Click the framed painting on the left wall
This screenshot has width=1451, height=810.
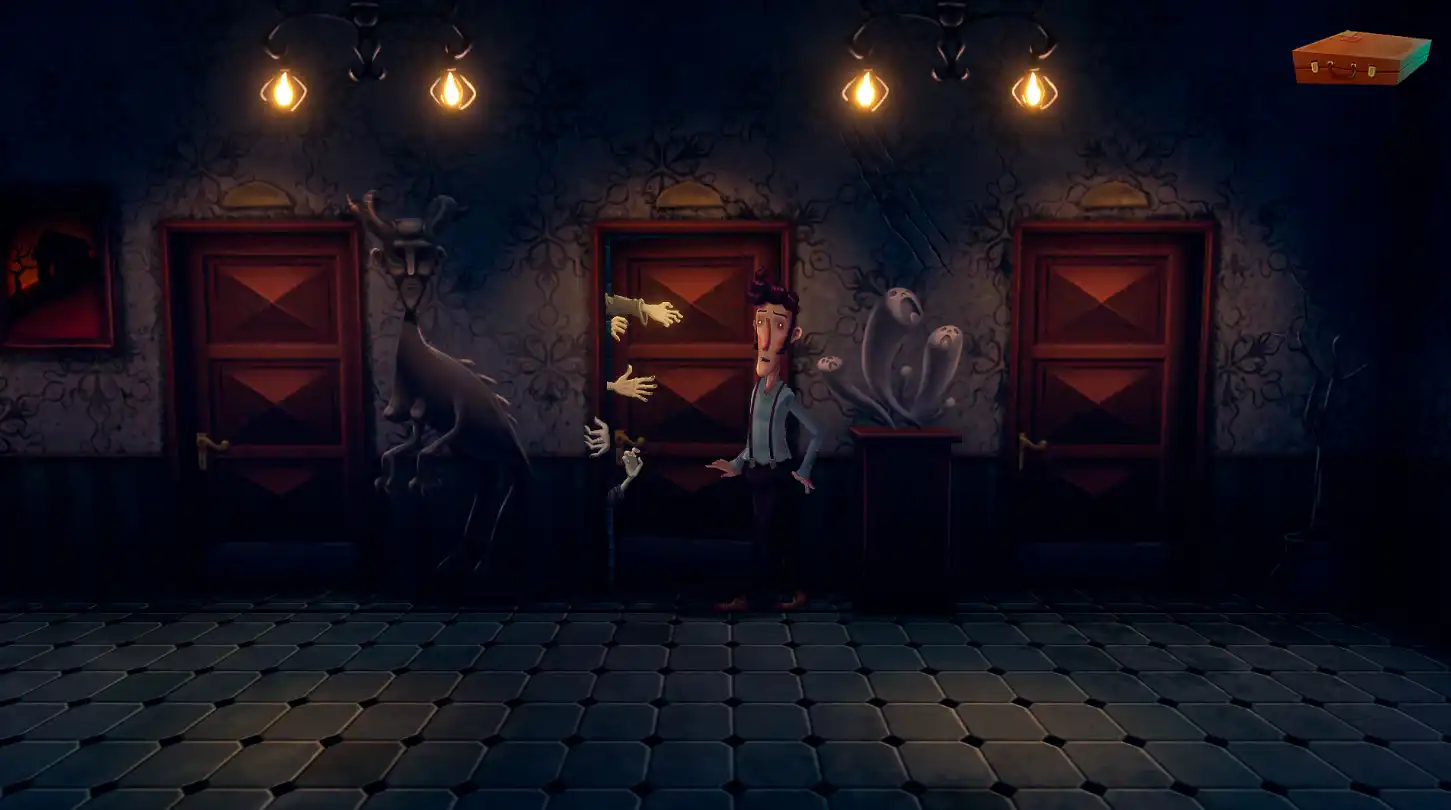tap(52, 270)
